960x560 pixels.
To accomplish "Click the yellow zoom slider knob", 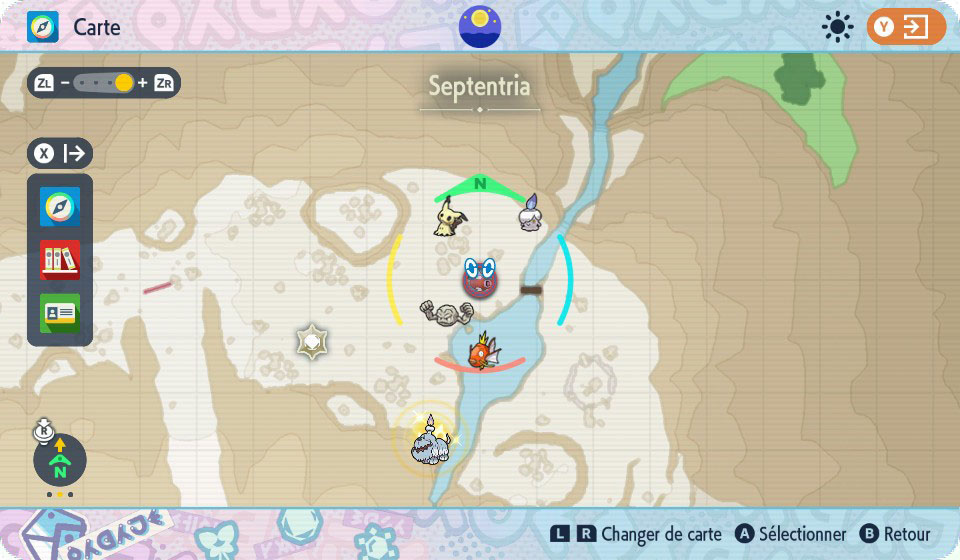I will 123,83.
